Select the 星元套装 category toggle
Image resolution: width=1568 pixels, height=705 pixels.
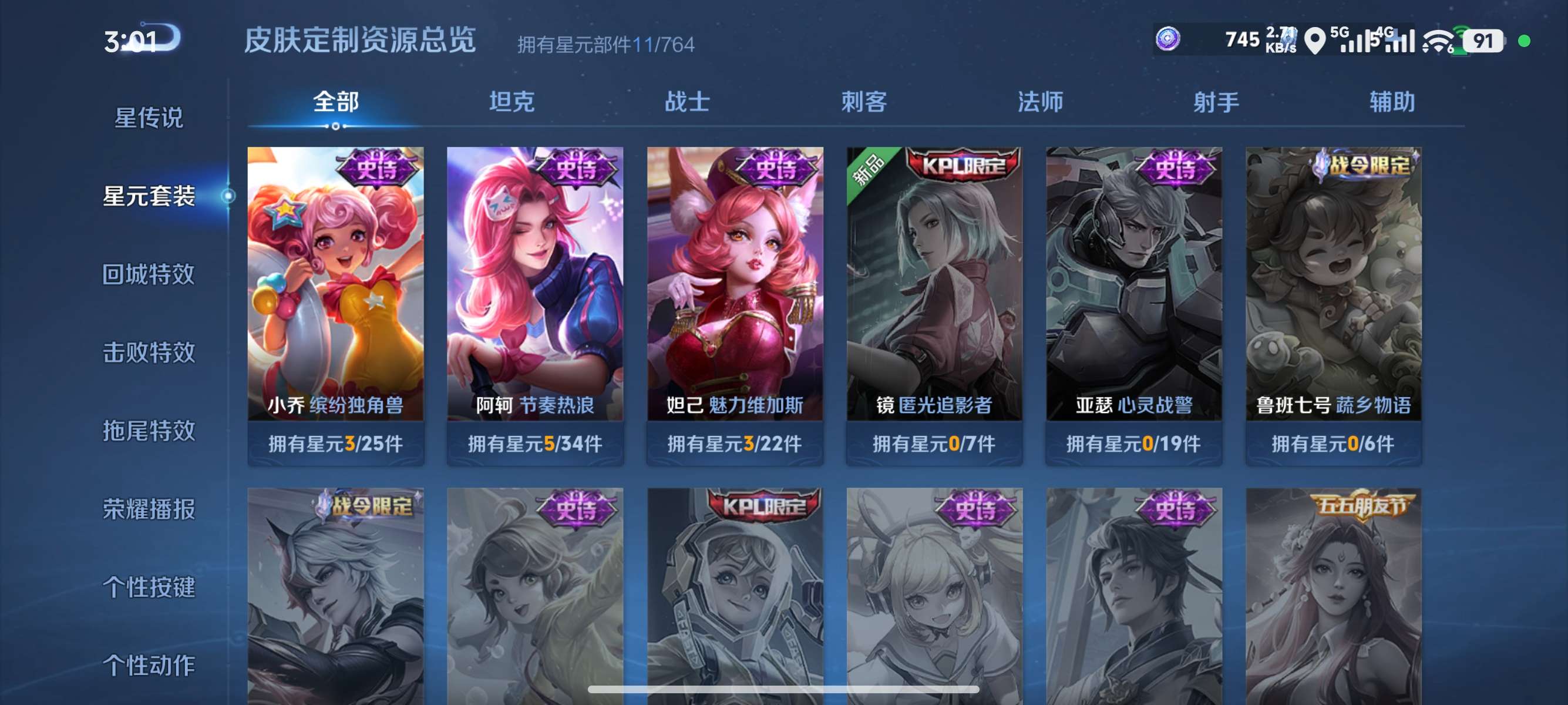151,196
